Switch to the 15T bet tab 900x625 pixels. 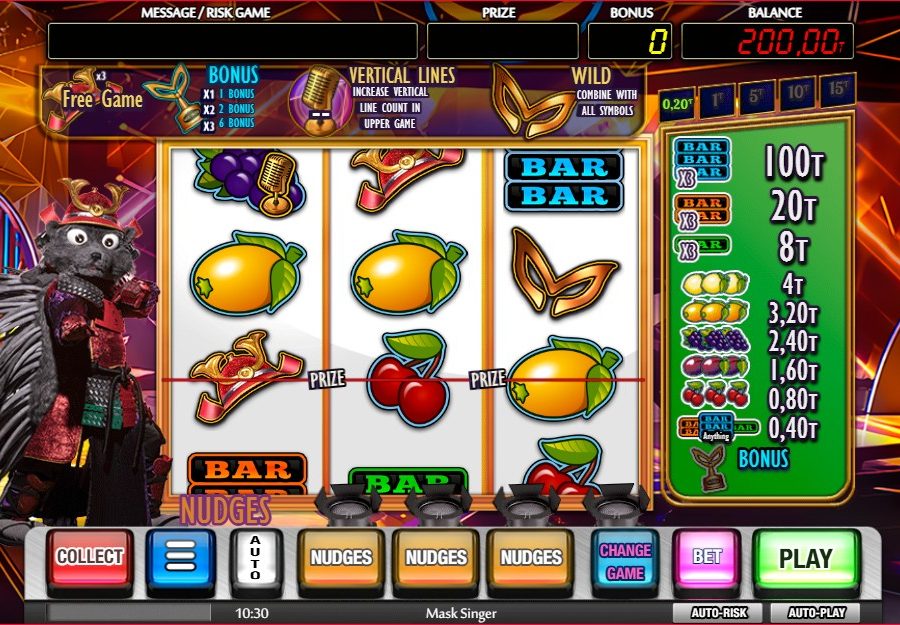click(837, 91)
